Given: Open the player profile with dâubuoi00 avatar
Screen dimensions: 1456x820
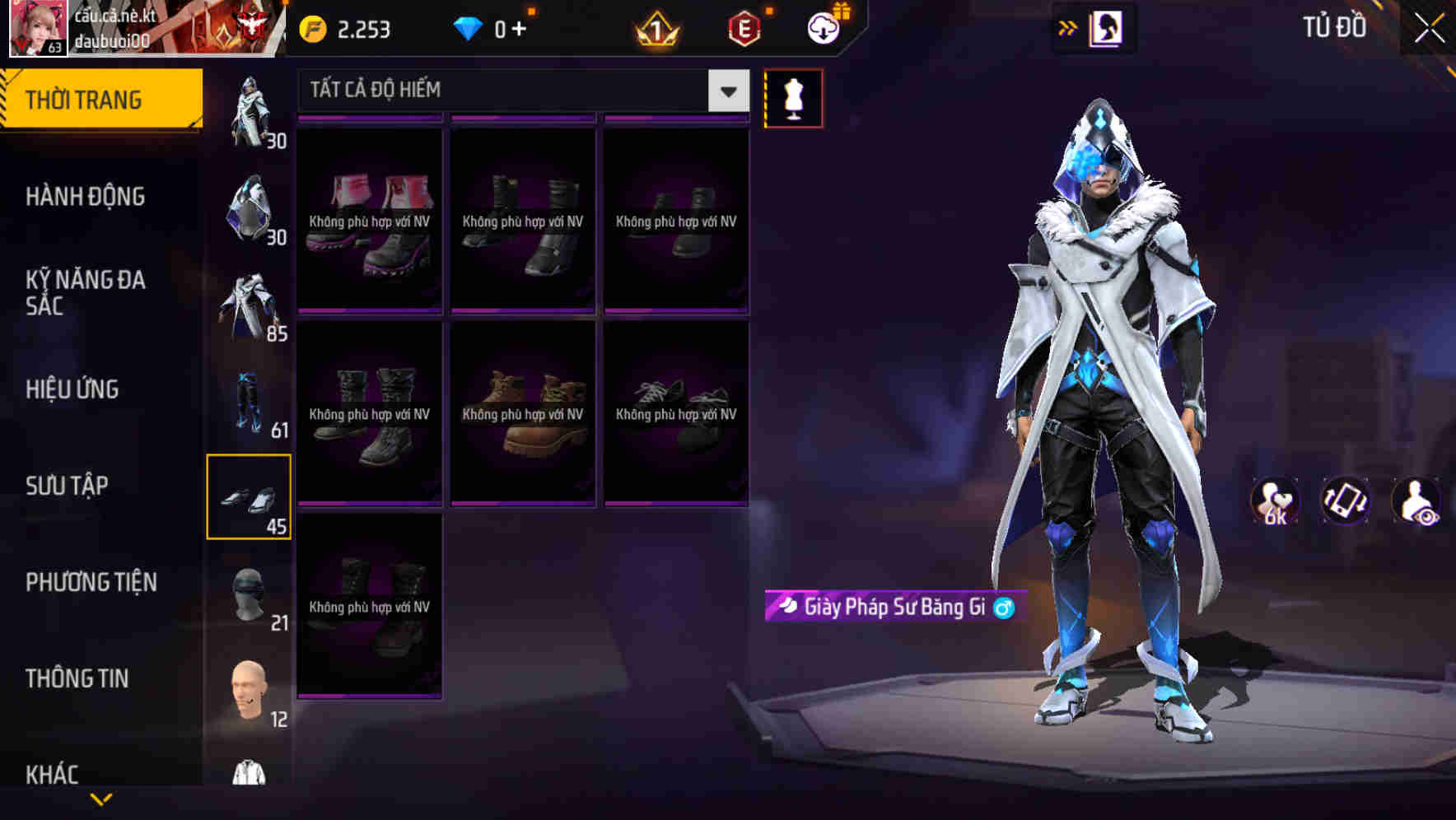Looking at the screenshot, I should click(x=37, y=29).
